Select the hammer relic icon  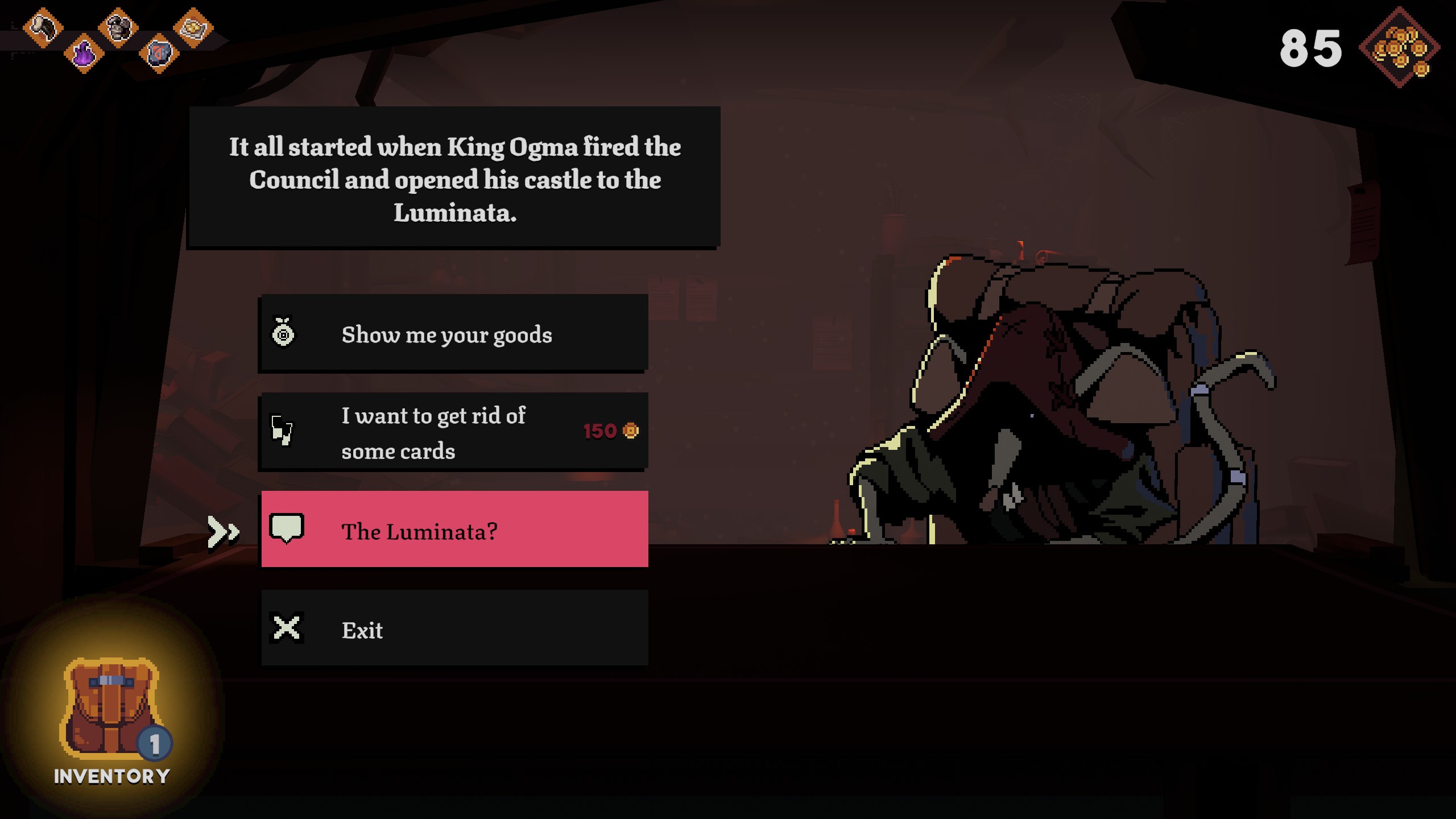coord(43,27)
